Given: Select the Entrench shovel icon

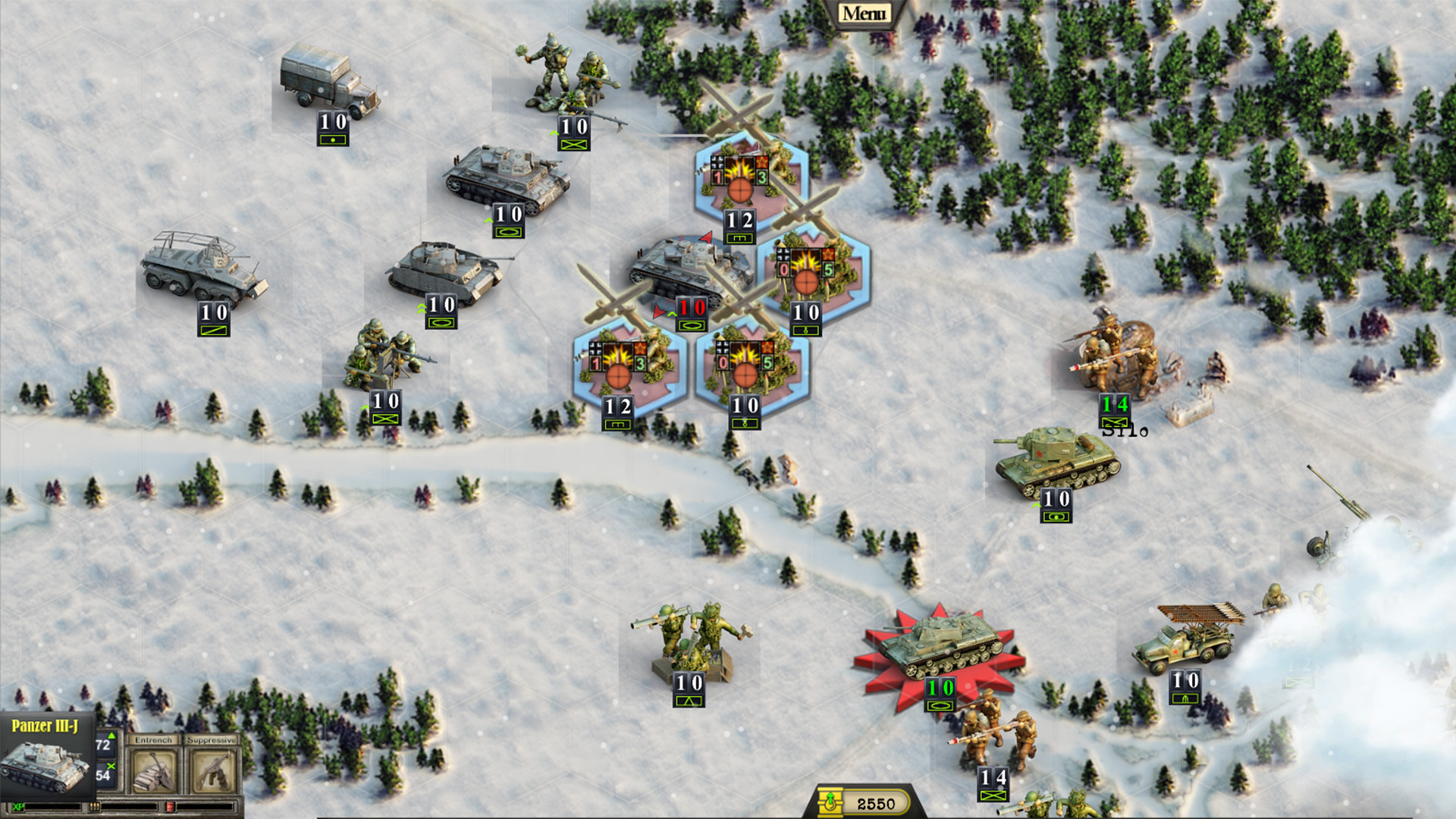Looking at the screenshot, I should pos(152,770).
